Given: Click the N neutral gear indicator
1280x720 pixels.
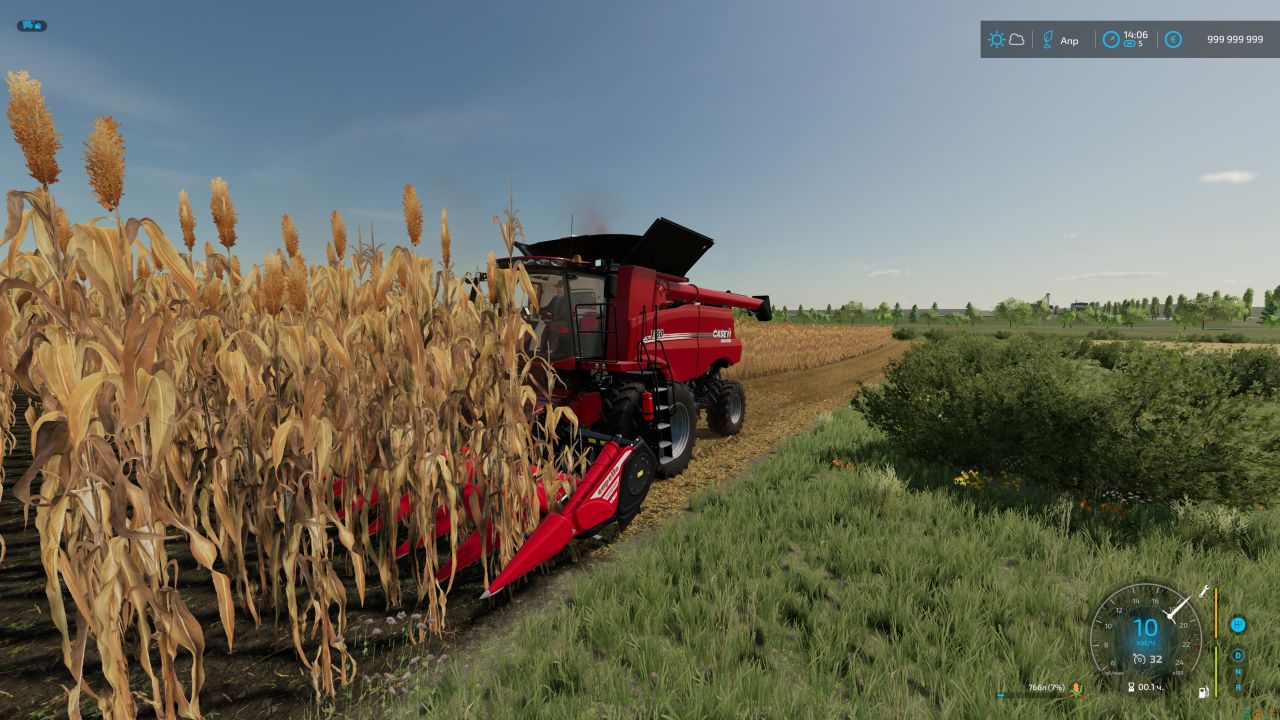Looking at the screenshot, I should (x=1239, y=671).
